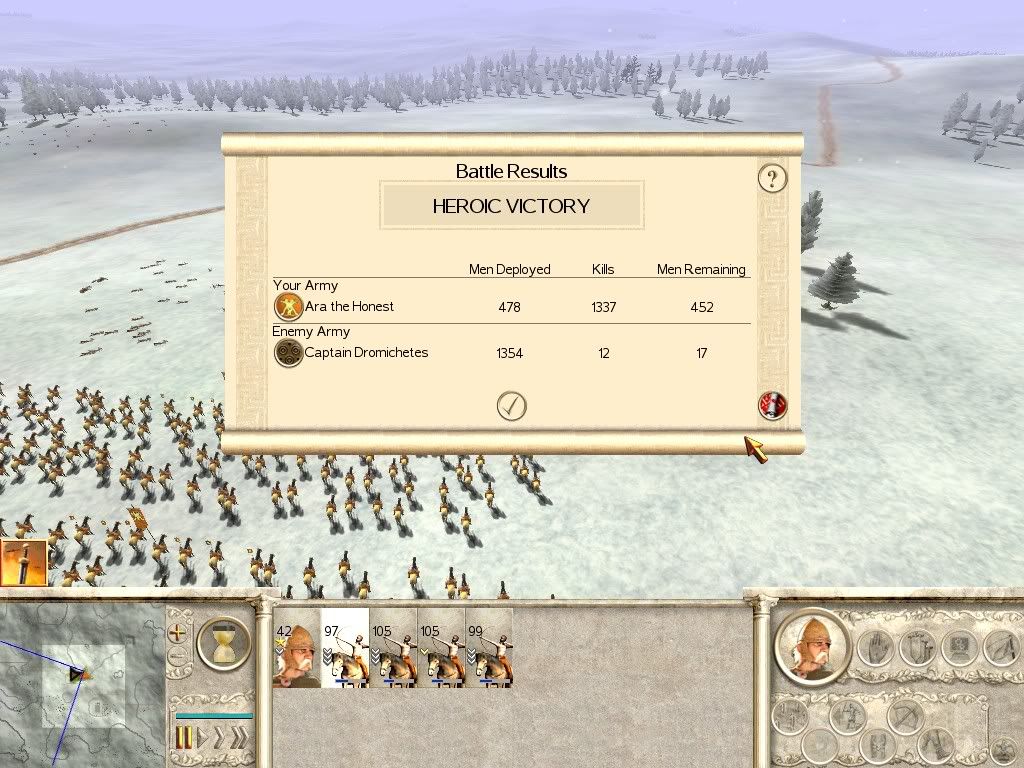Zoom out the minimap with the minus button
Image resolution: width=1024 pixels, height=768 pixels.
[x=178, y=657]
